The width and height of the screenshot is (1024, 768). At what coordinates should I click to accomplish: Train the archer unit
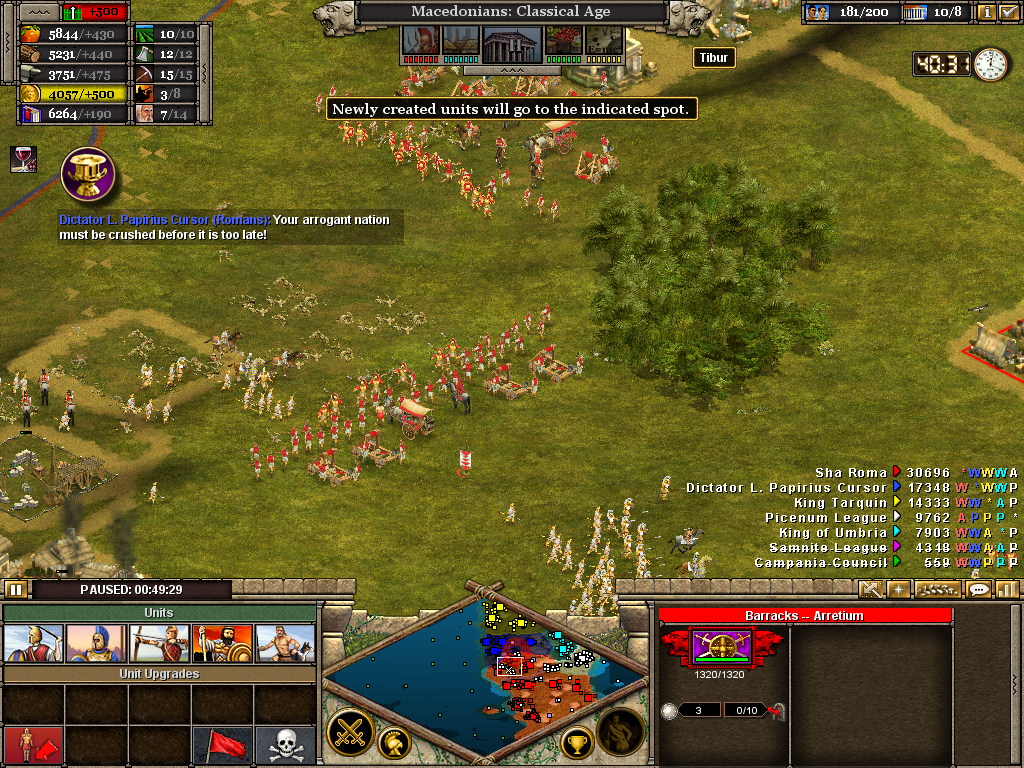coord(159,644)
